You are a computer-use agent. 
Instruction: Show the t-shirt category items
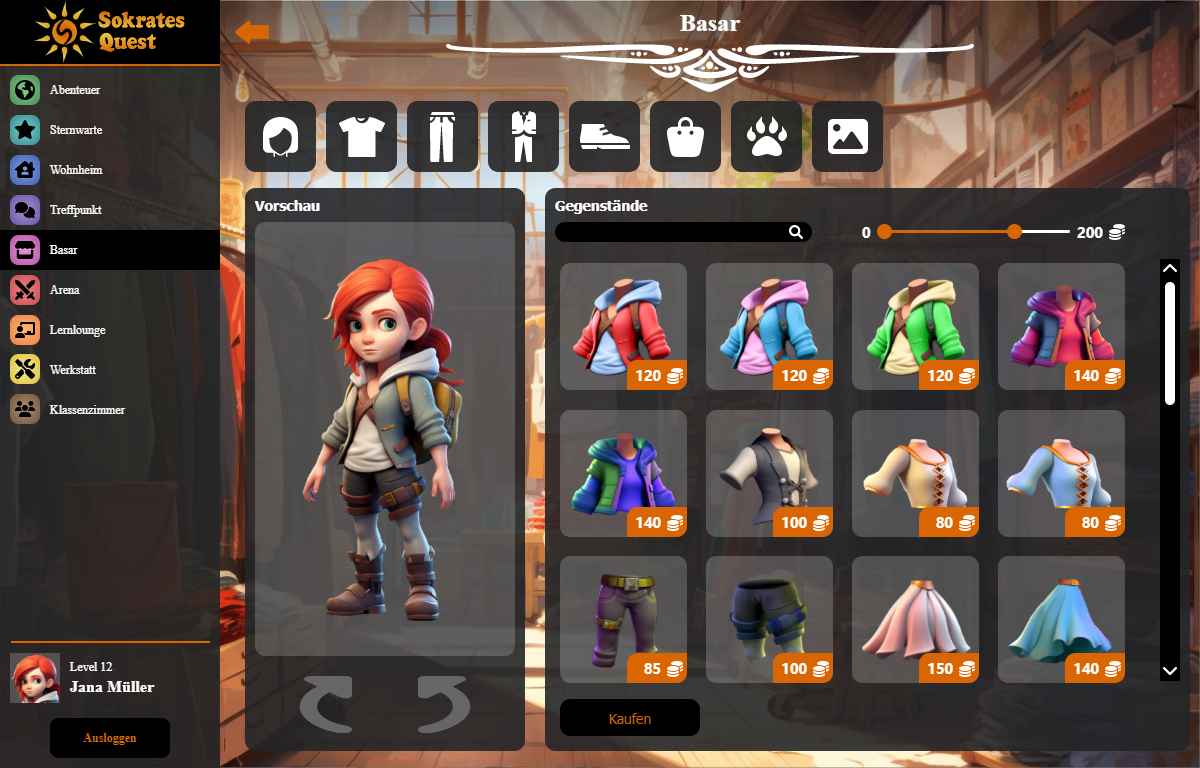[361, 136]
